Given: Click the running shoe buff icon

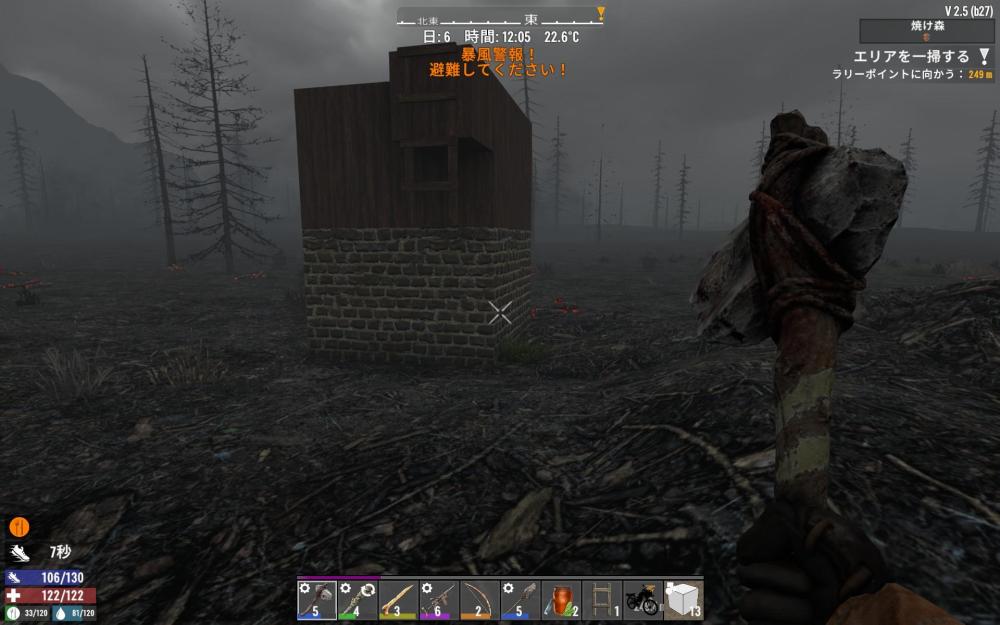Looking at the screenshot, I should click(x=18, y=552).
